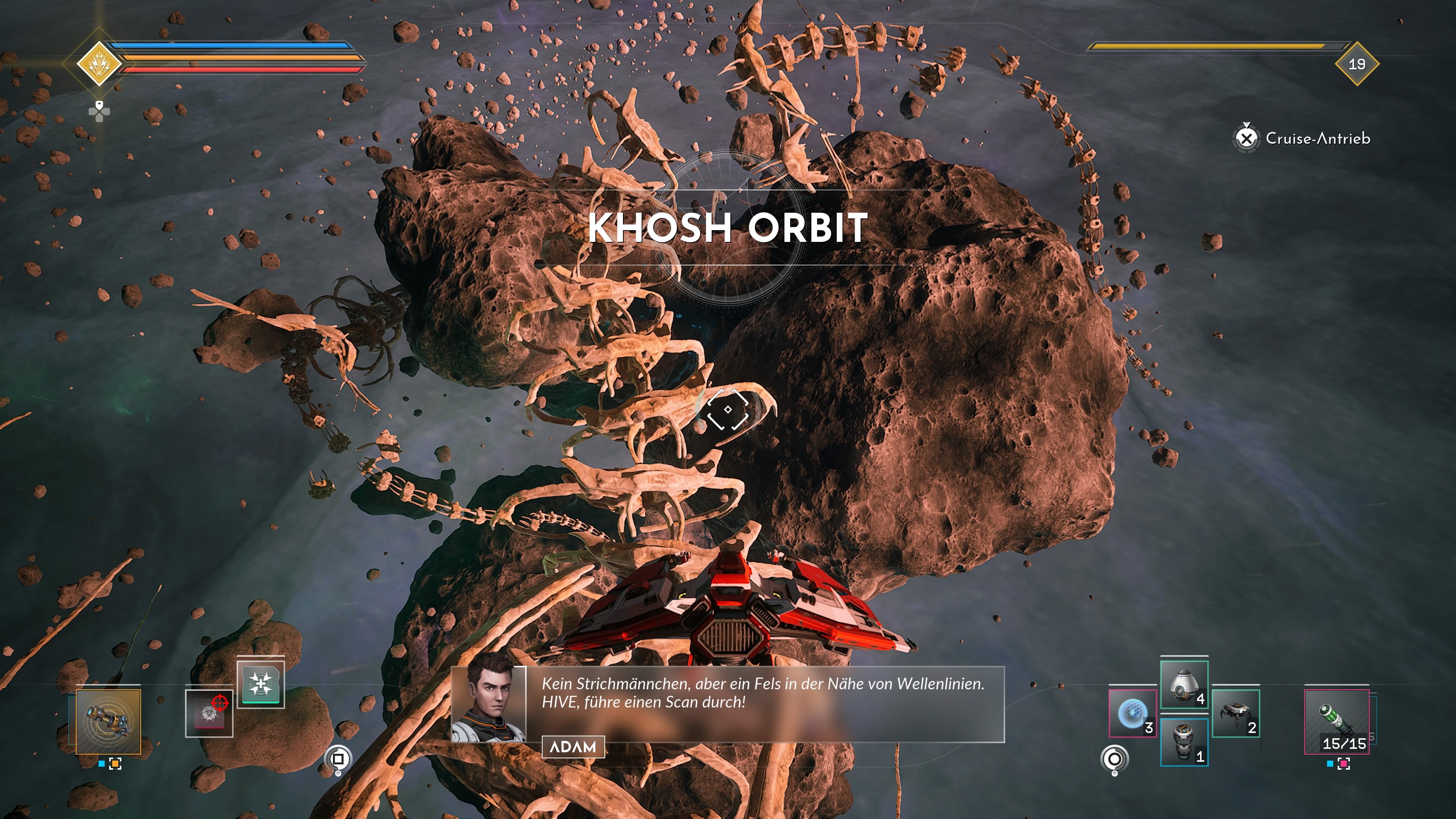Select the location waypoint marker below health bars
The height and width of the screenshot is (819, 1456).
(x=99, y=111)
